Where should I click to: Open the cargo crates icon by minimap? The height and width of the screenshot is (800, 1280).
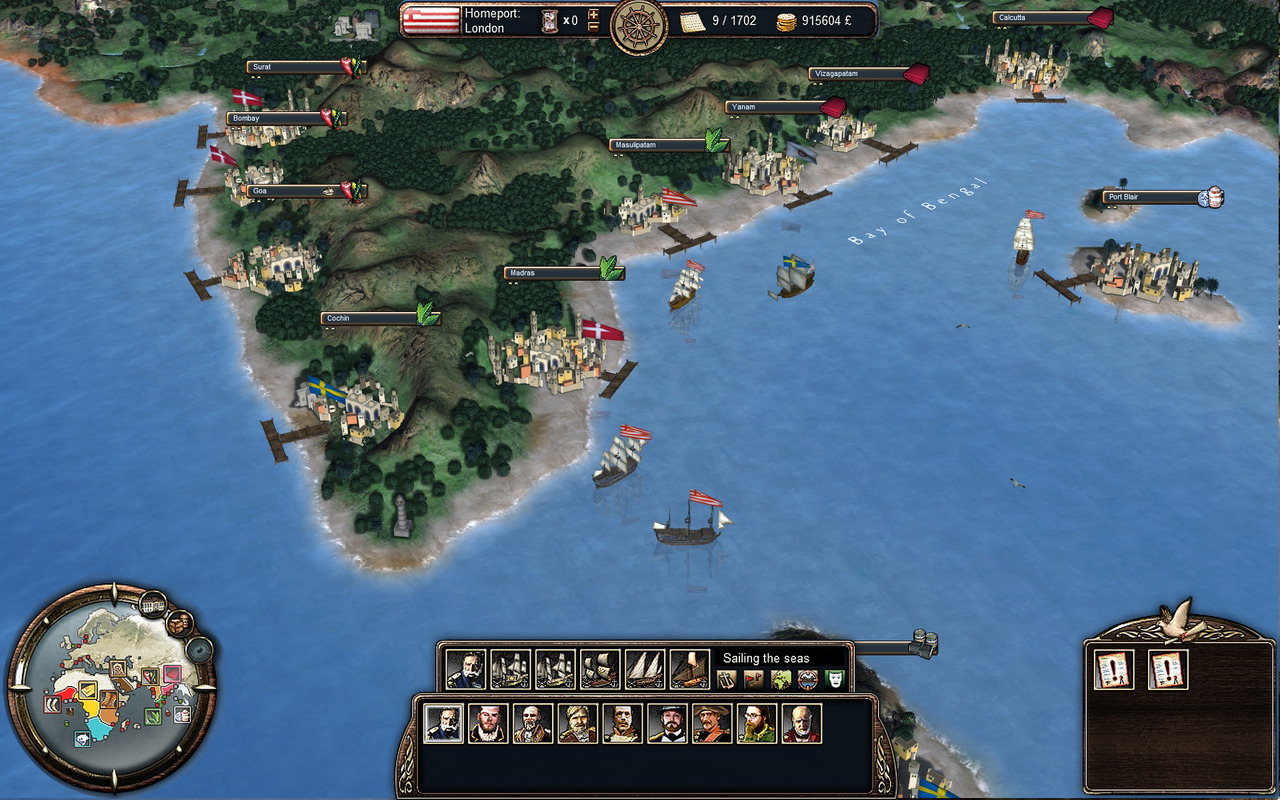(x=179, y=623)
